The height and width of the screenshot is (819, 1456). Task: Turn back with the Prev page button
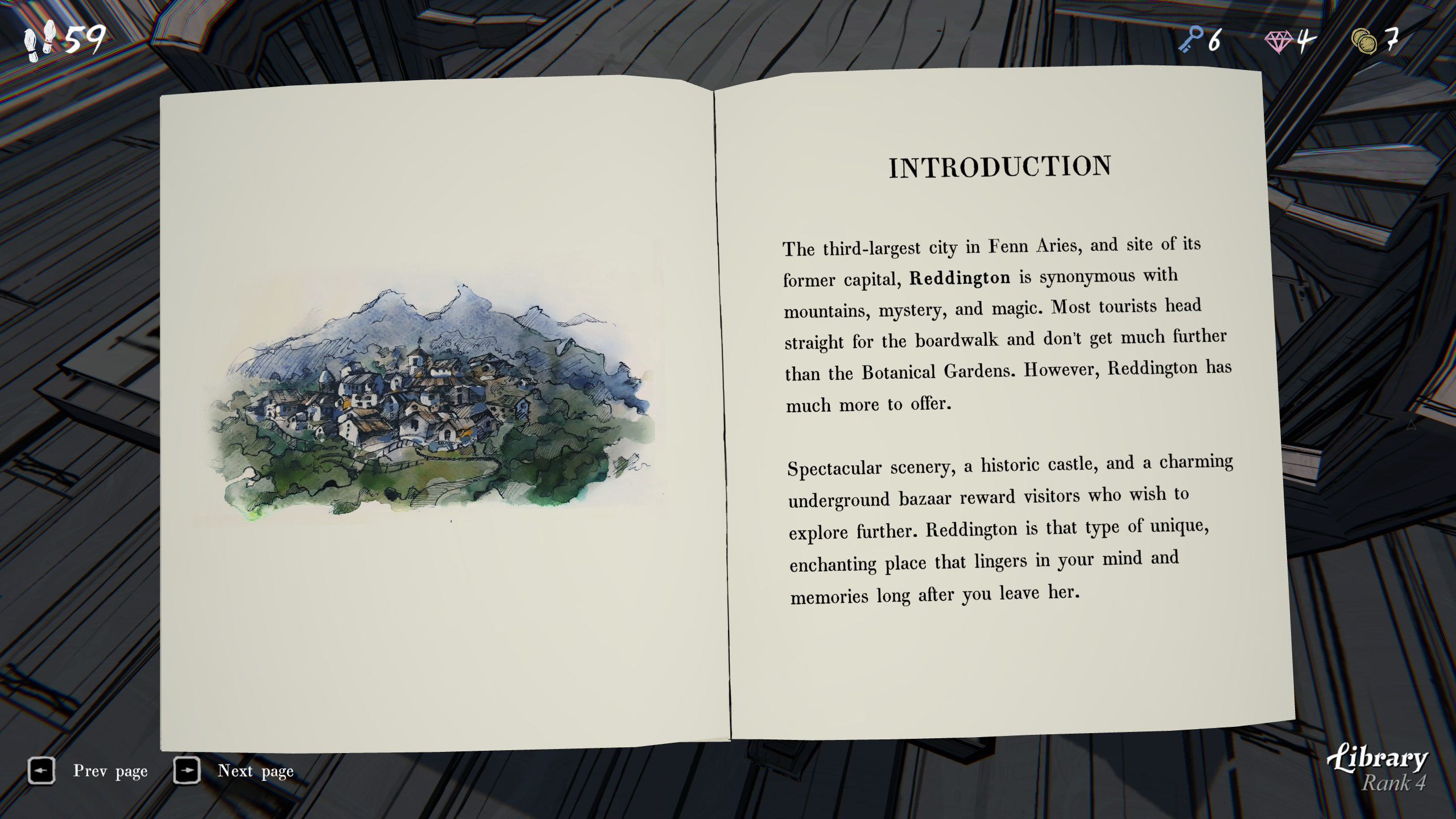42,771
